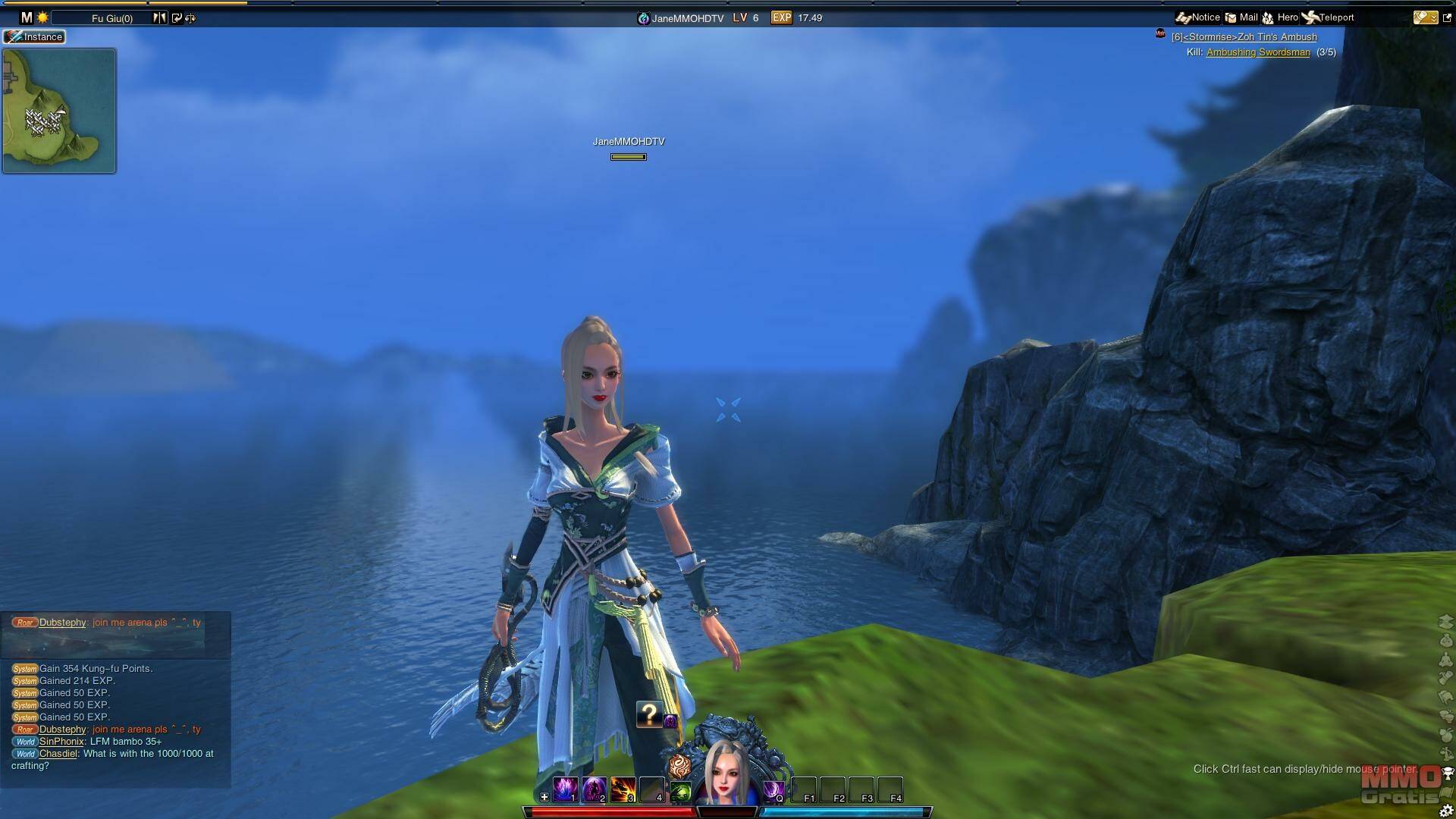Viewport: 1456px width, 819px height.
Task: Click the Instance button
Action: click(x=35, y=36)
